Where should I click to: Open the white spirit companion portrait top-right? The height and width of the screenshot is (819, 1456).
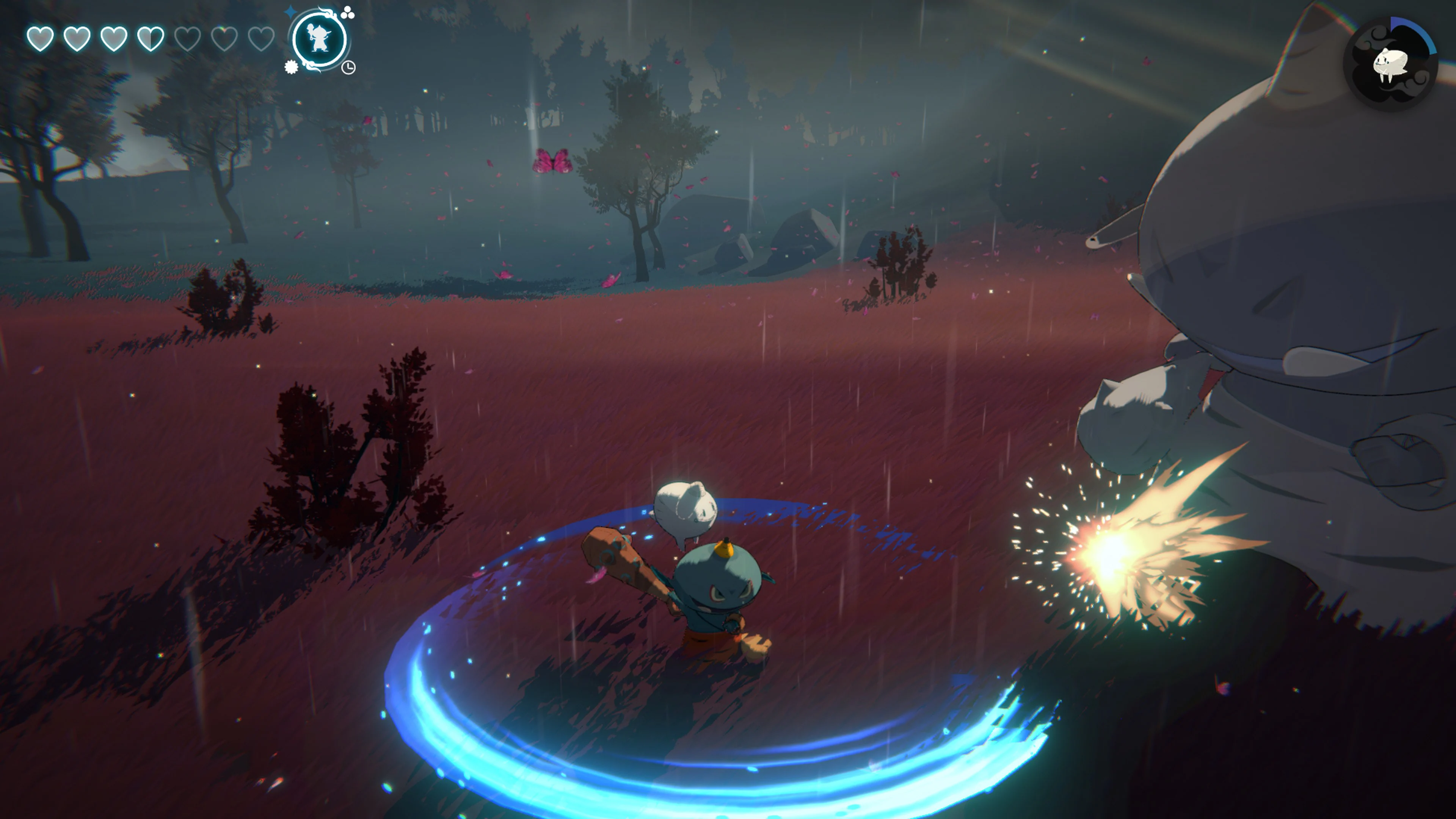click(x=1390, y=62)
